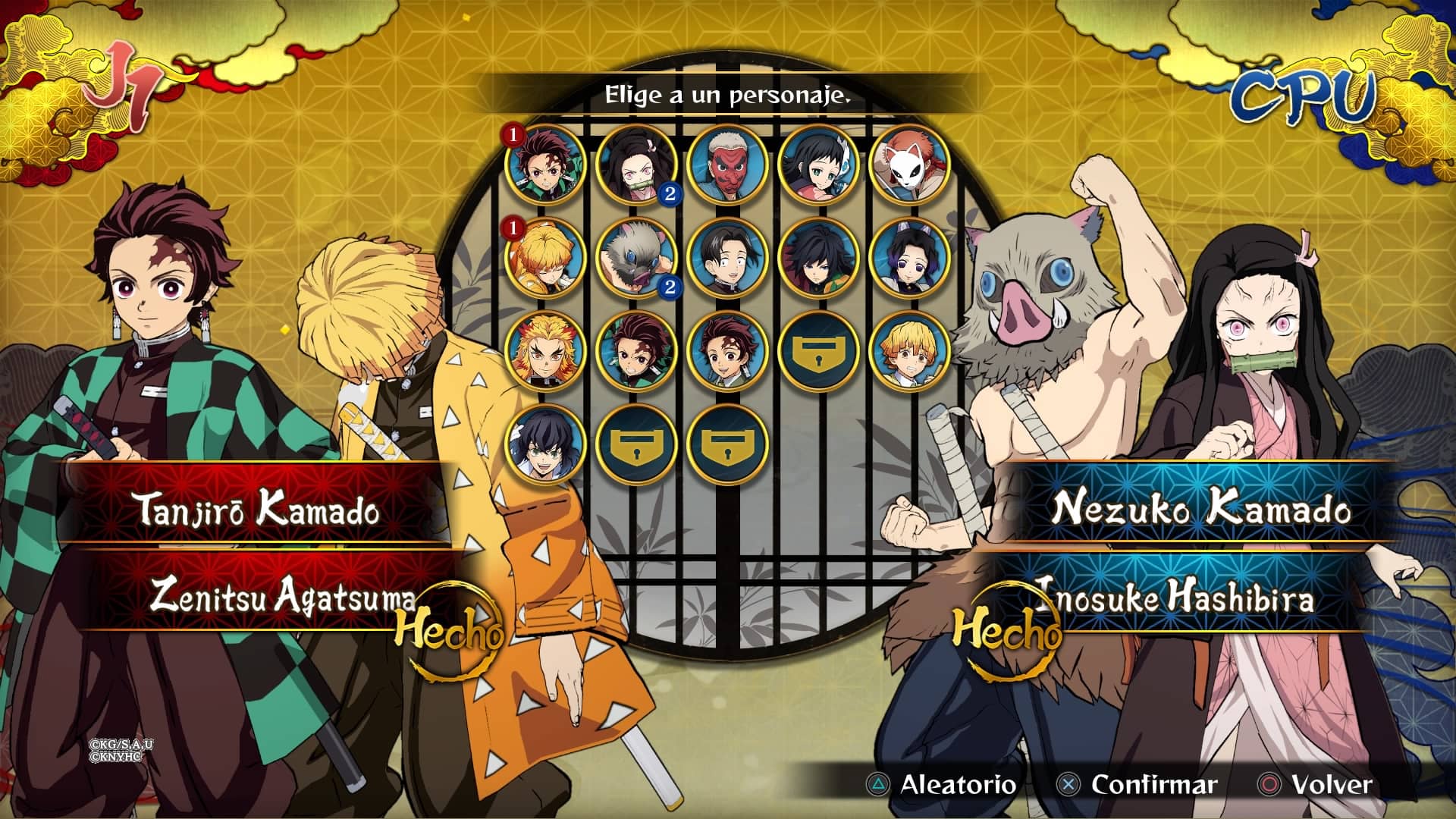This screenshot has width=1456, height=819.
Task: Choose Sabito's white fox mask portrait
Action: pos(908,164)
